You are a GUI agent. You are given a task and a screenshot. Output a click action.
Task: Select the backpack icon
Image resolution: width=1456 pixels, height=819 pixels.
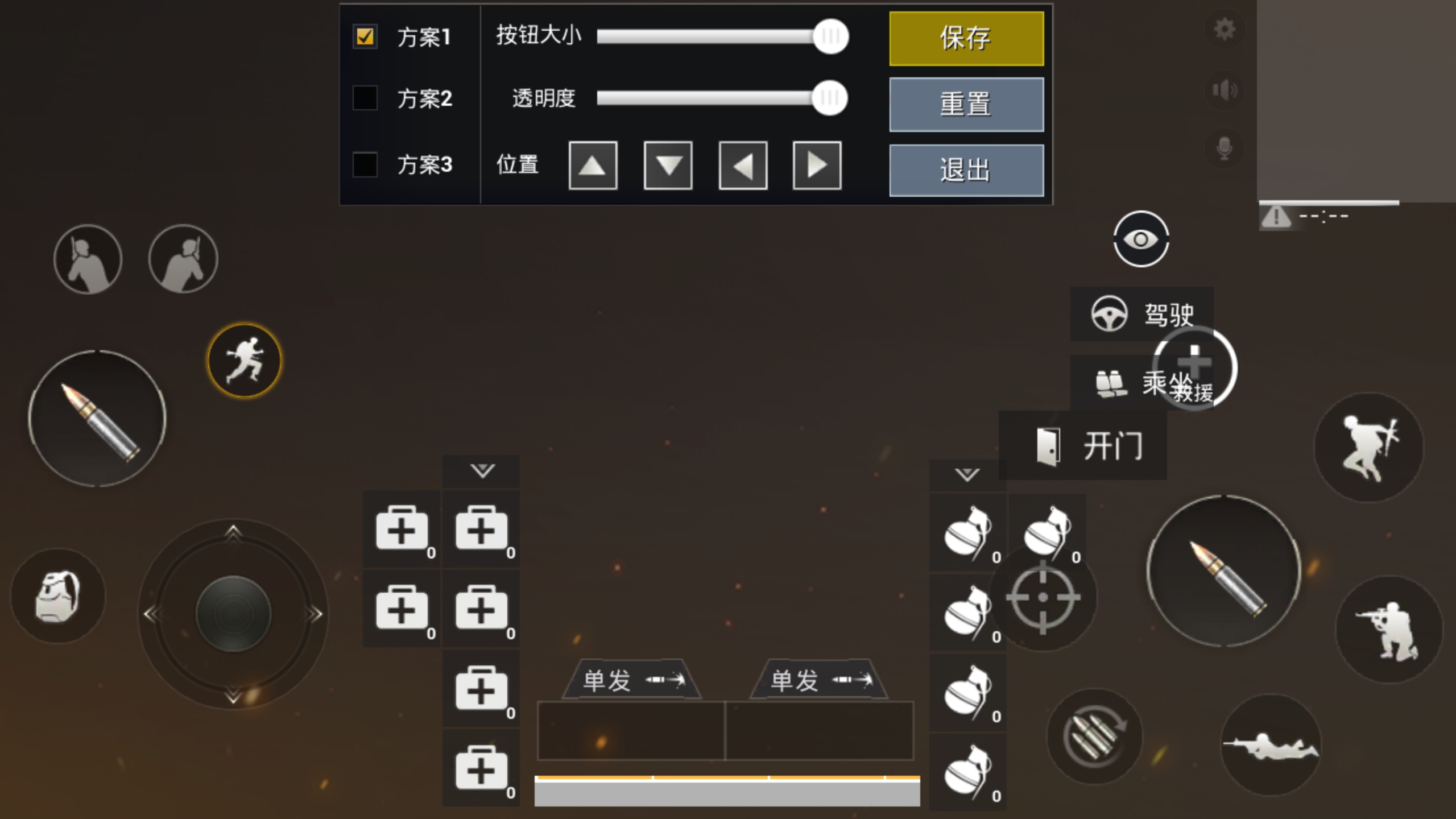coord(57,594)
